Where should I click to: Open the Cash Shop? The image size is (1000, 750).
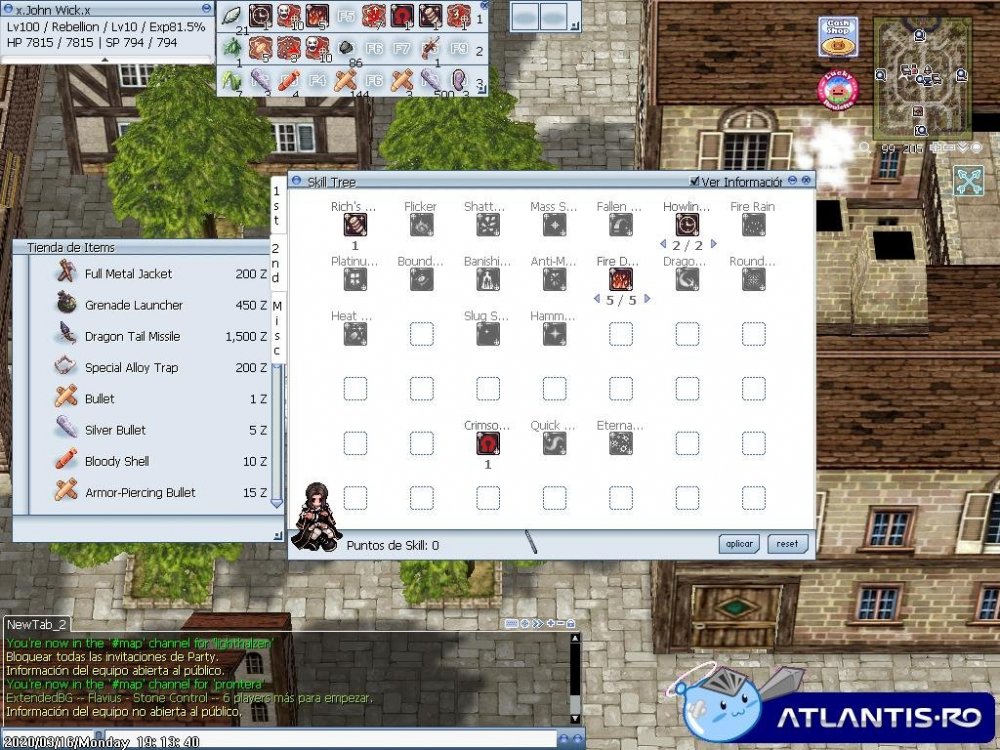click(x=838, y=37)
